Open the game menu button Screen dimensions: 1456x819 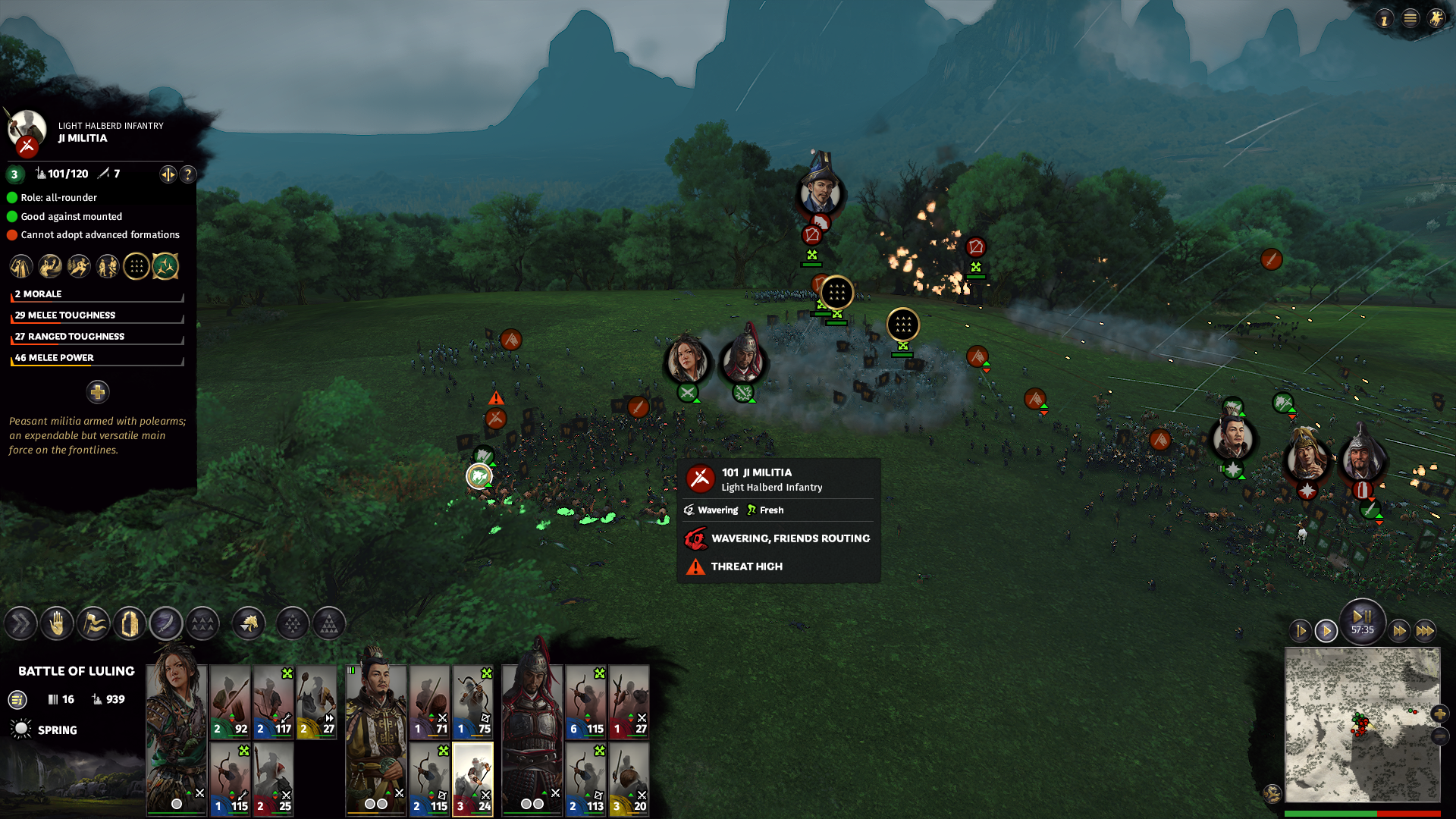(1410, 18)
